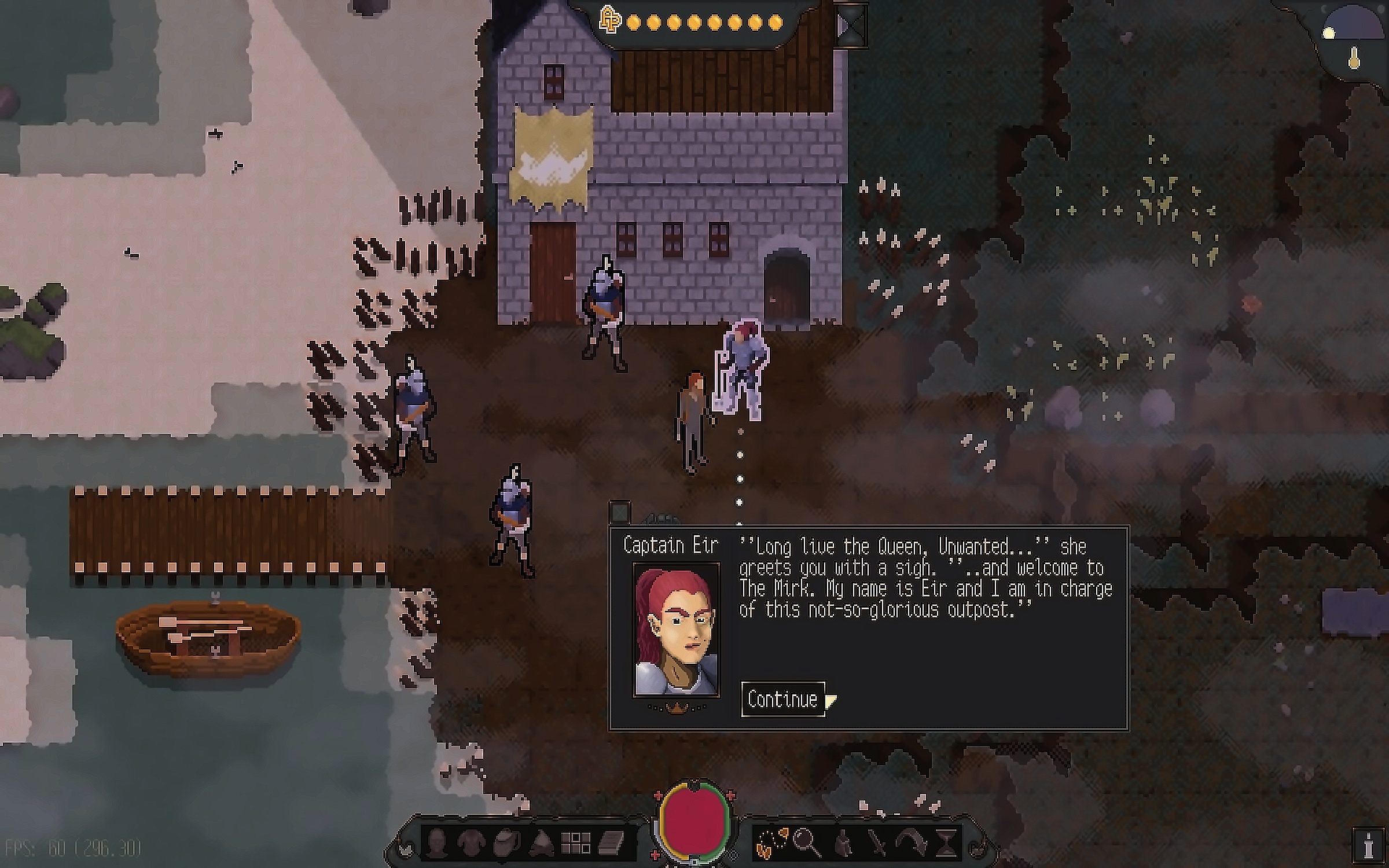Continue the dialogue with Captain Eir

pyautogui.click(x=782, y=699)
